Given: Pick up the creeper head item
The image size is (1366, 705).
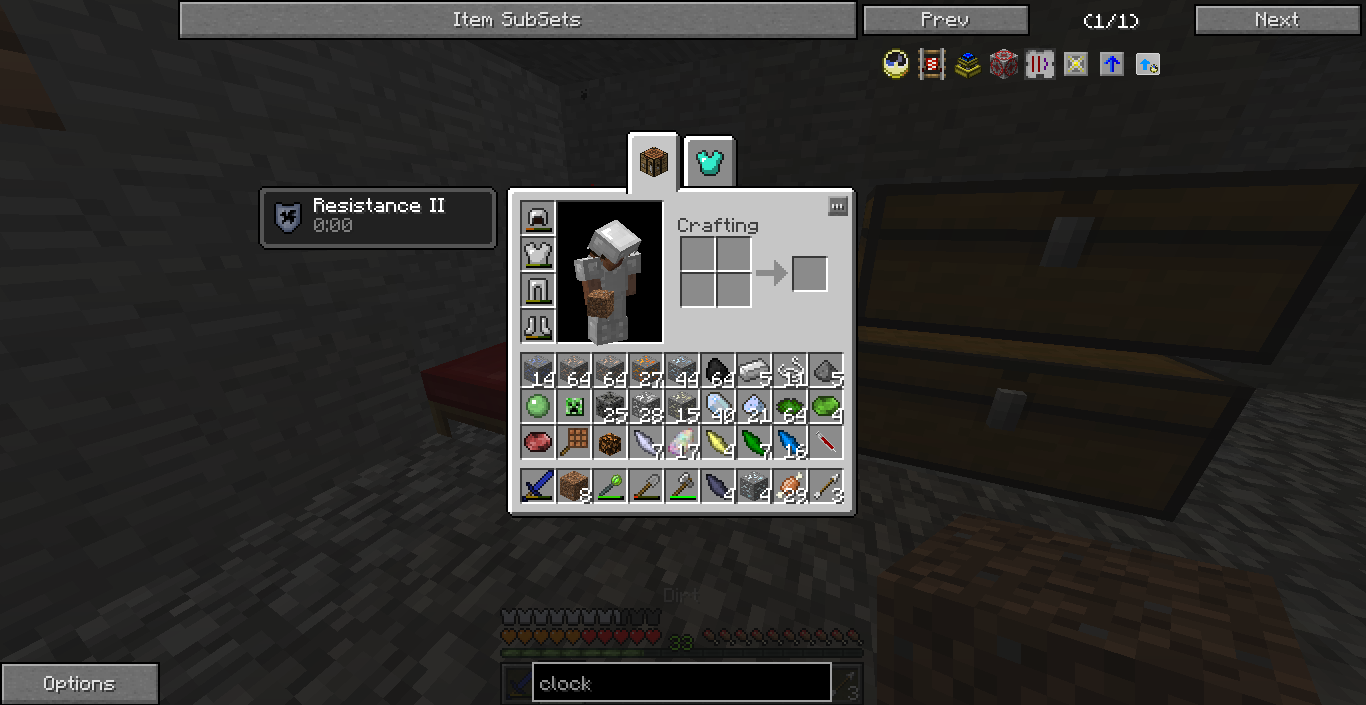Looking at the screenshot, I should pyautogui.click(x=574, y=406).
